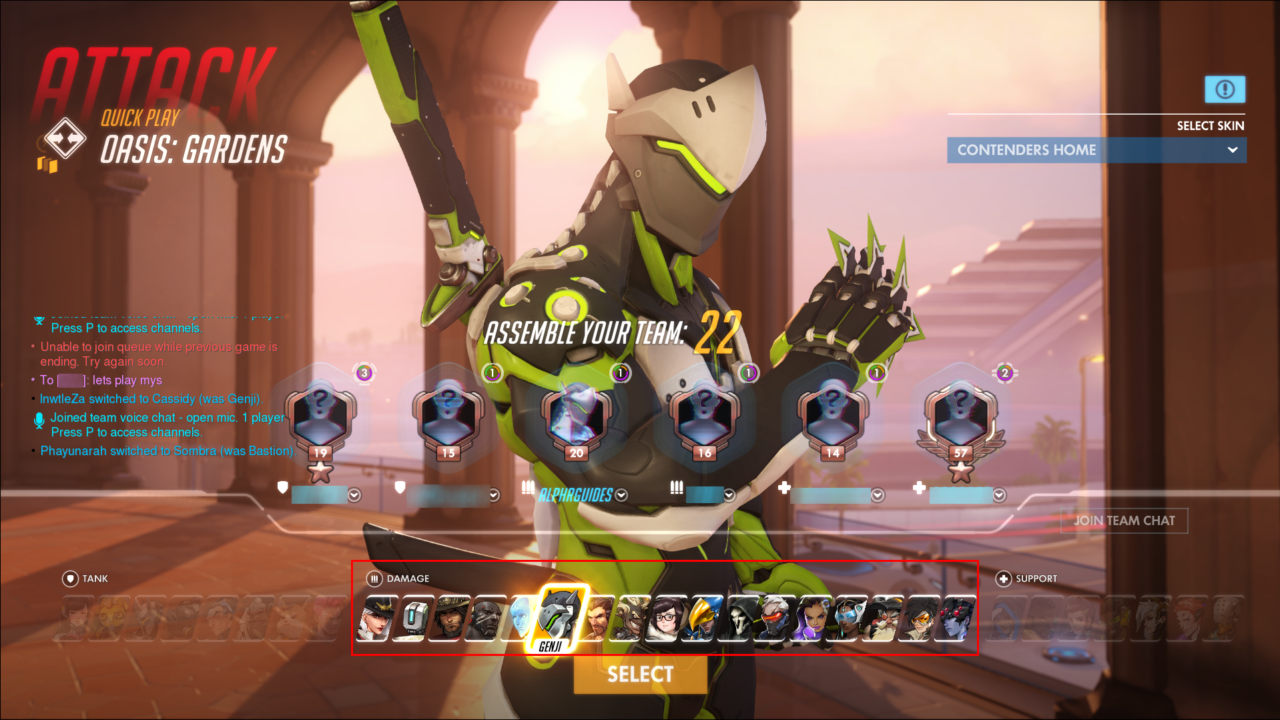
Task: Click the JOIN TEAM CHAT button
Action: pyautogui.click(x=1122, y=520)
